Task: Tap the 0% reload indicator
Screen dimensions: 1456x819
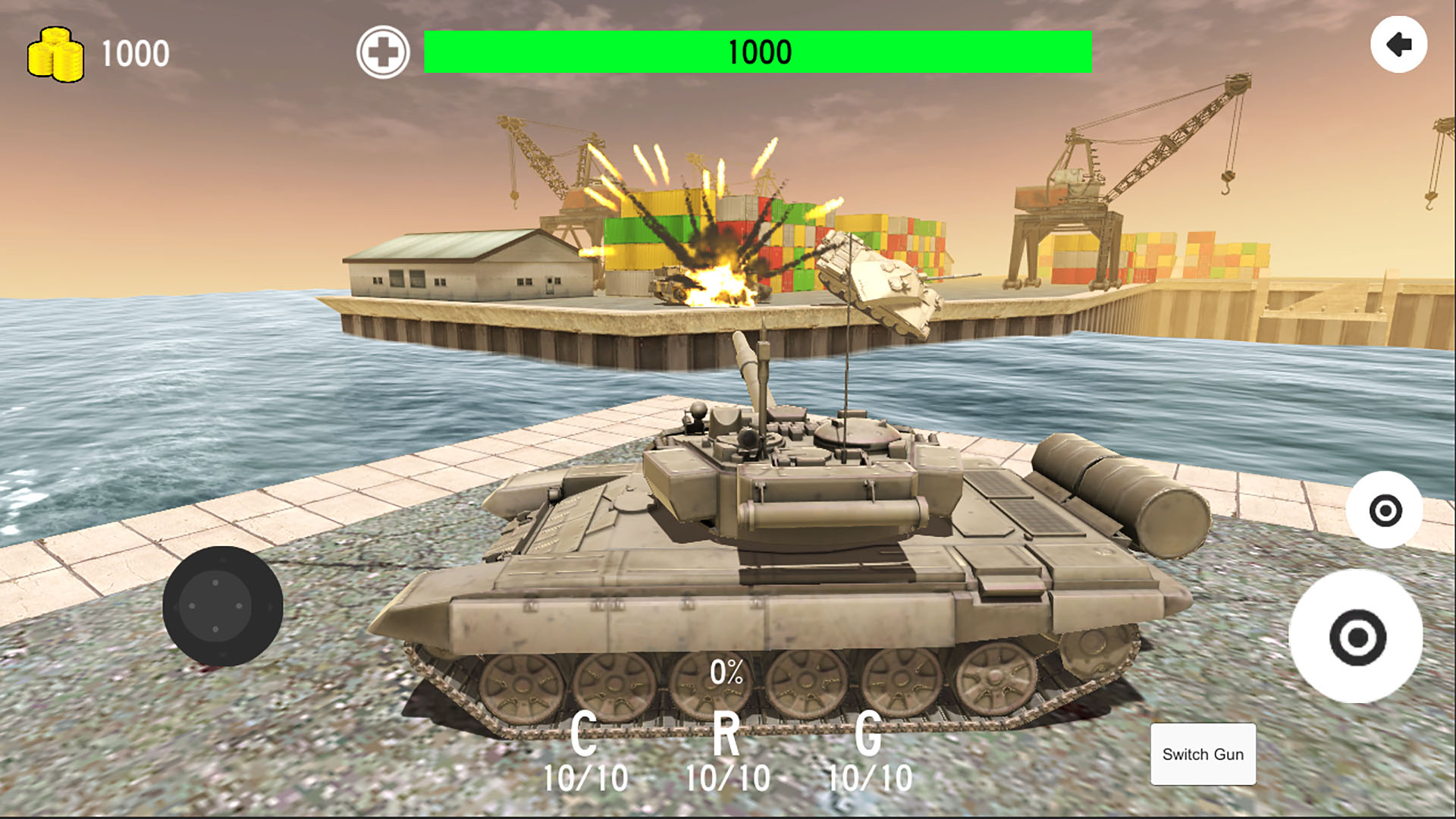Action: pos(726,671)
